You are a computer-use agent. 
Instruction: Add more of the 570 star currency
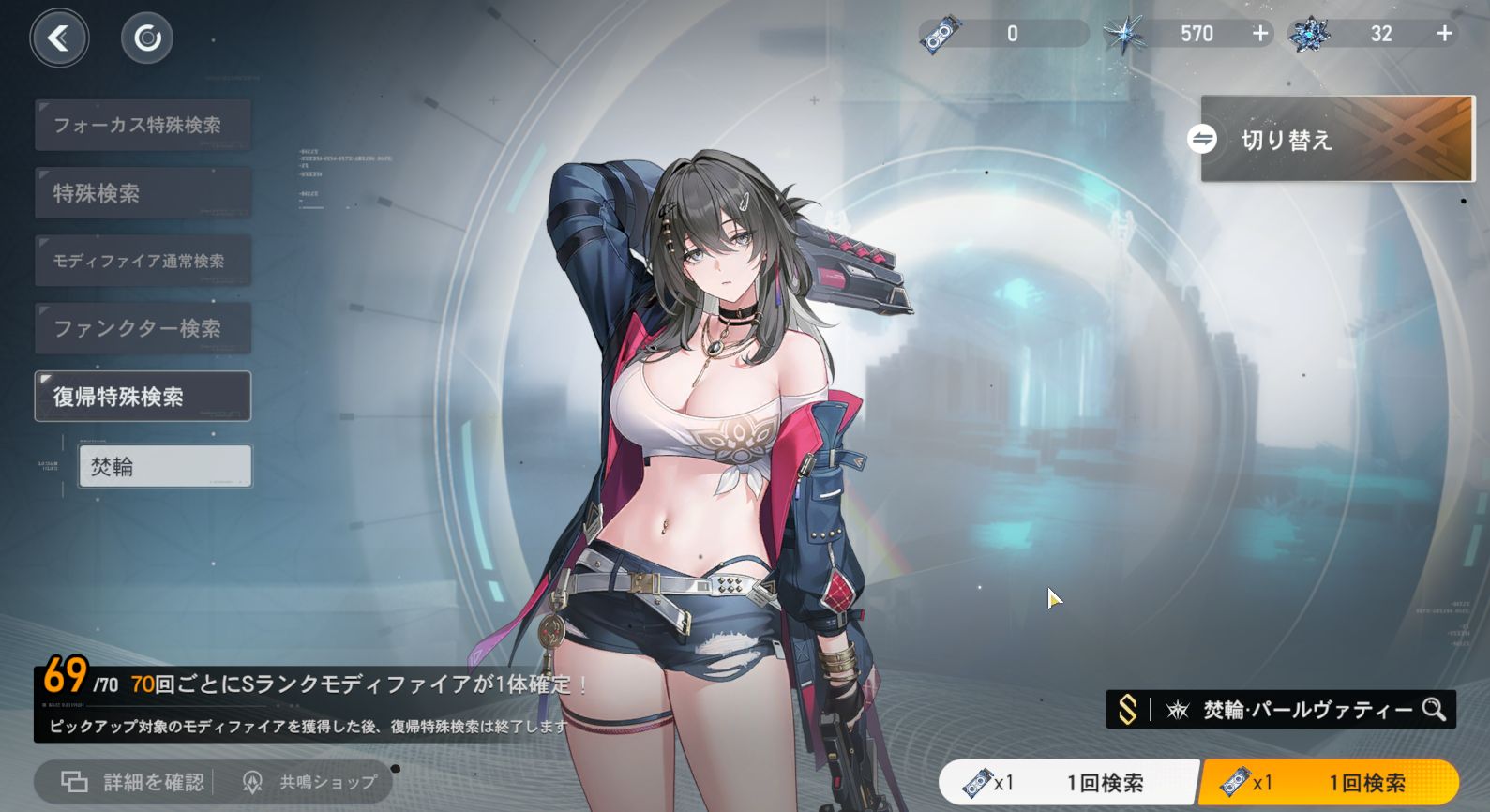tap(1260, 34)
